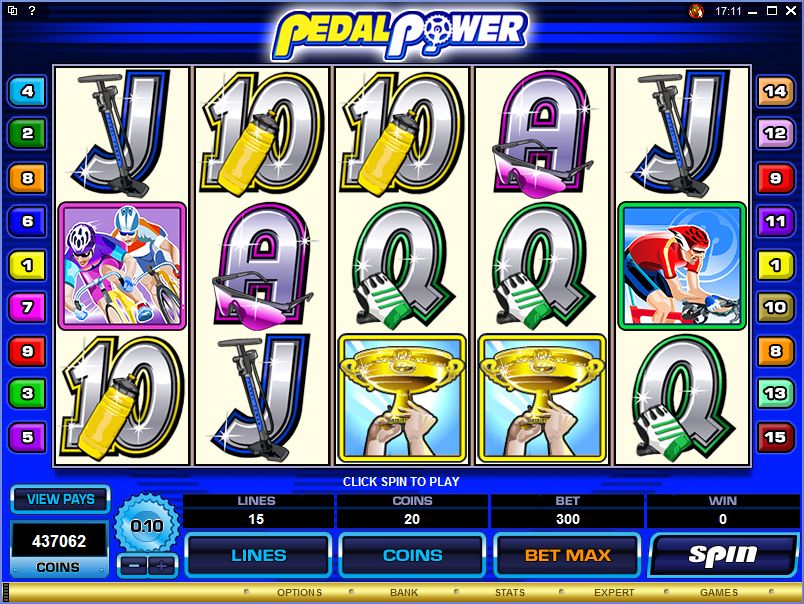The image size is (804, 604).
Task: Select payline 12 marker
Action: point(775,132)
